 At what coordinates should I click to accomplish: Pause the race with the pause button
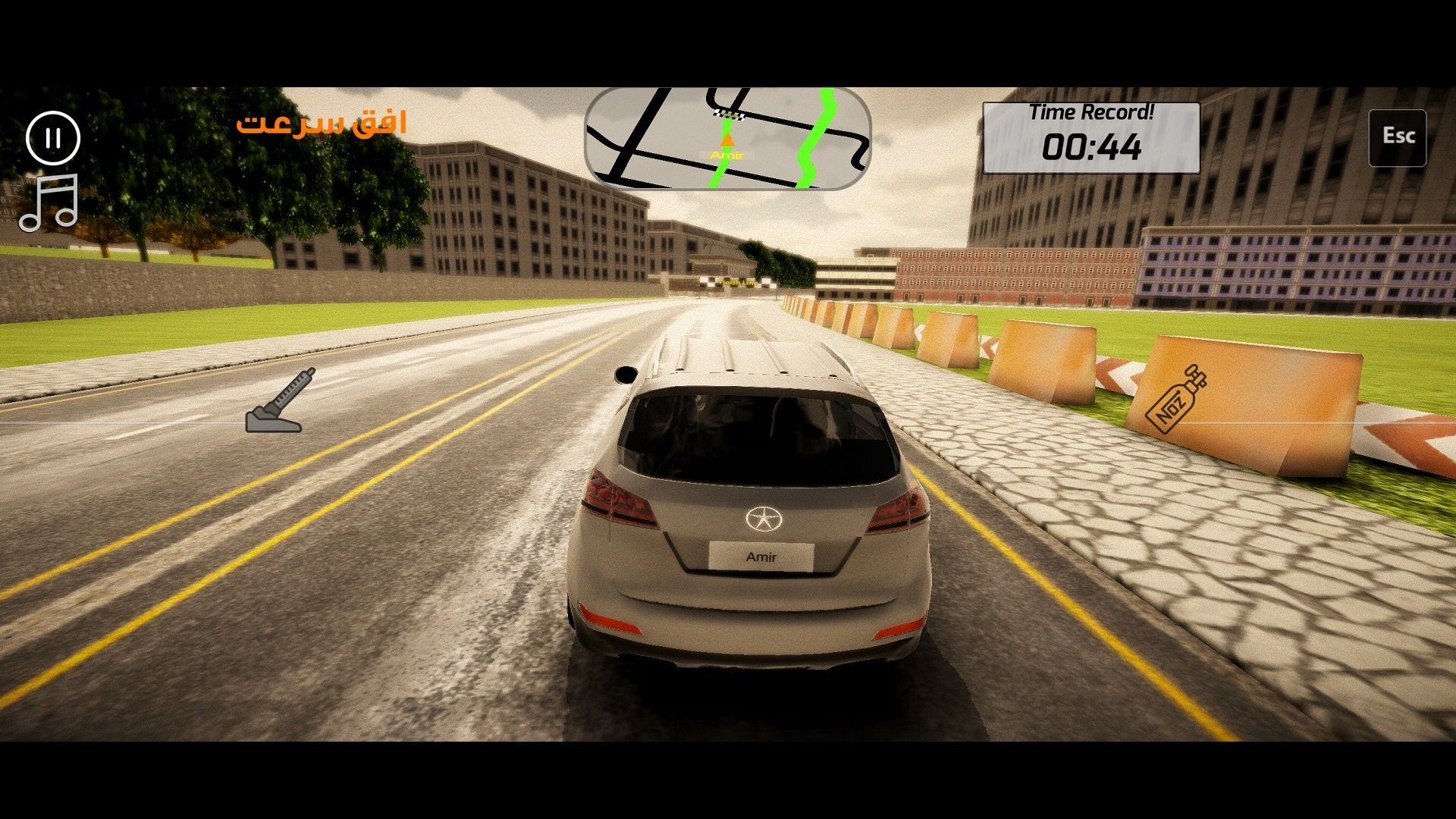pos(53,138)
